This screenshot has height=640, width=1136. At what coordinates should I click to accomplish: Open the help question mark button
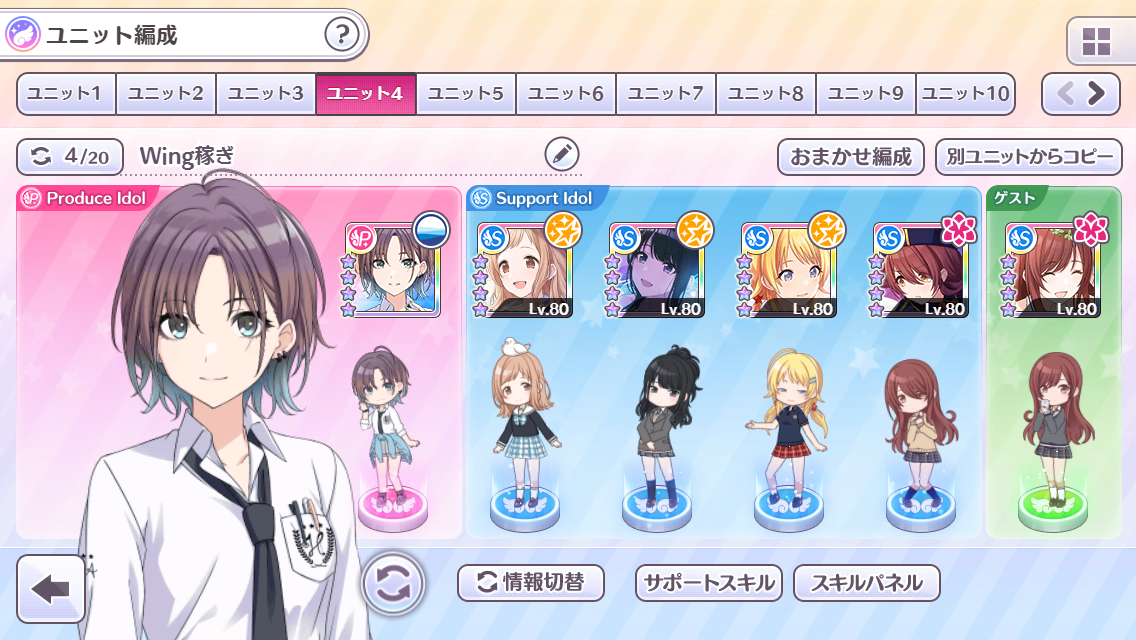coord(342,36)
